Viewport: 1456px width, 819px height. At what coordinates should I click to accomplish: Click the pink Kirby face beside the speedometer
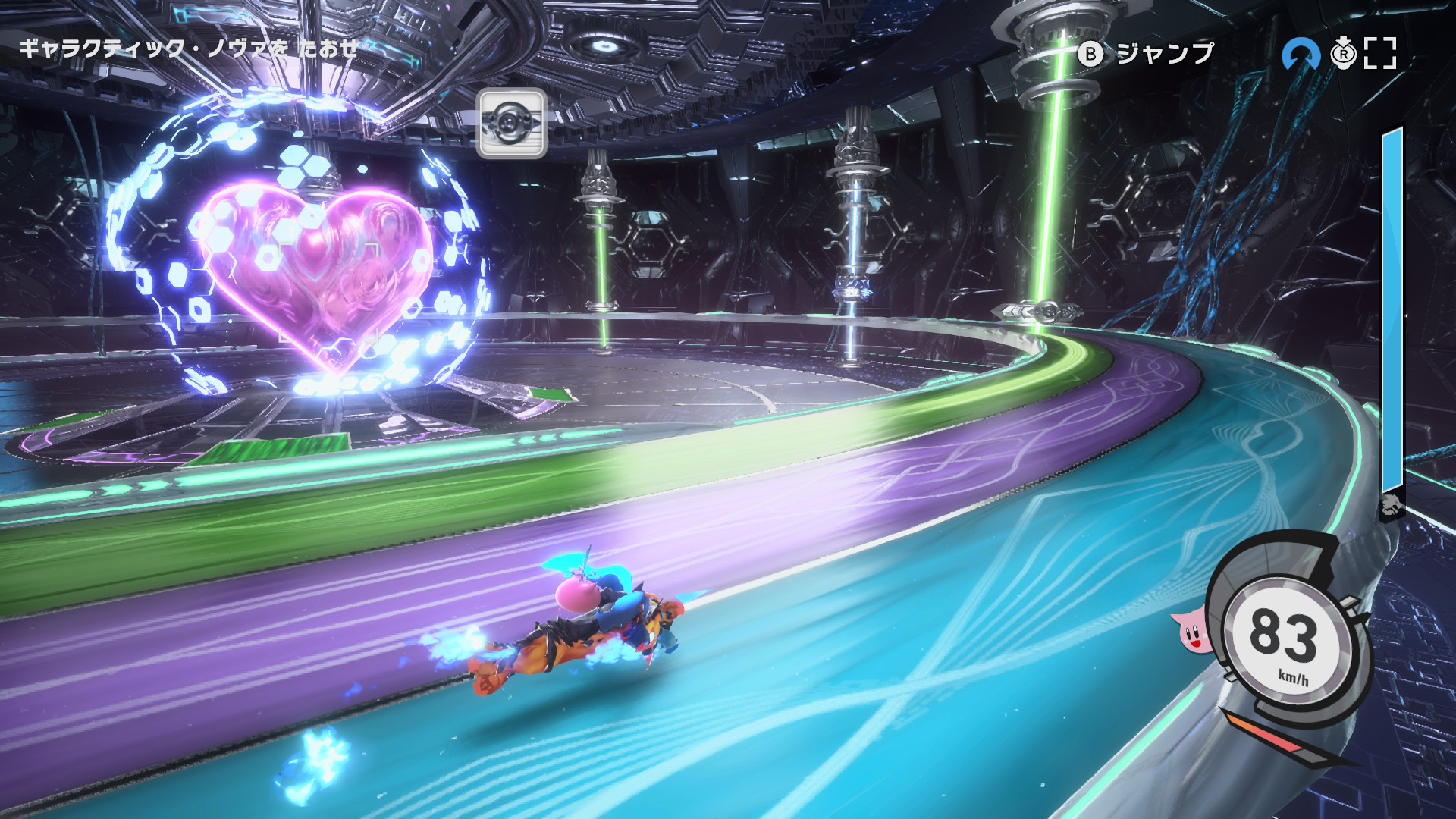coord(1191,632)
